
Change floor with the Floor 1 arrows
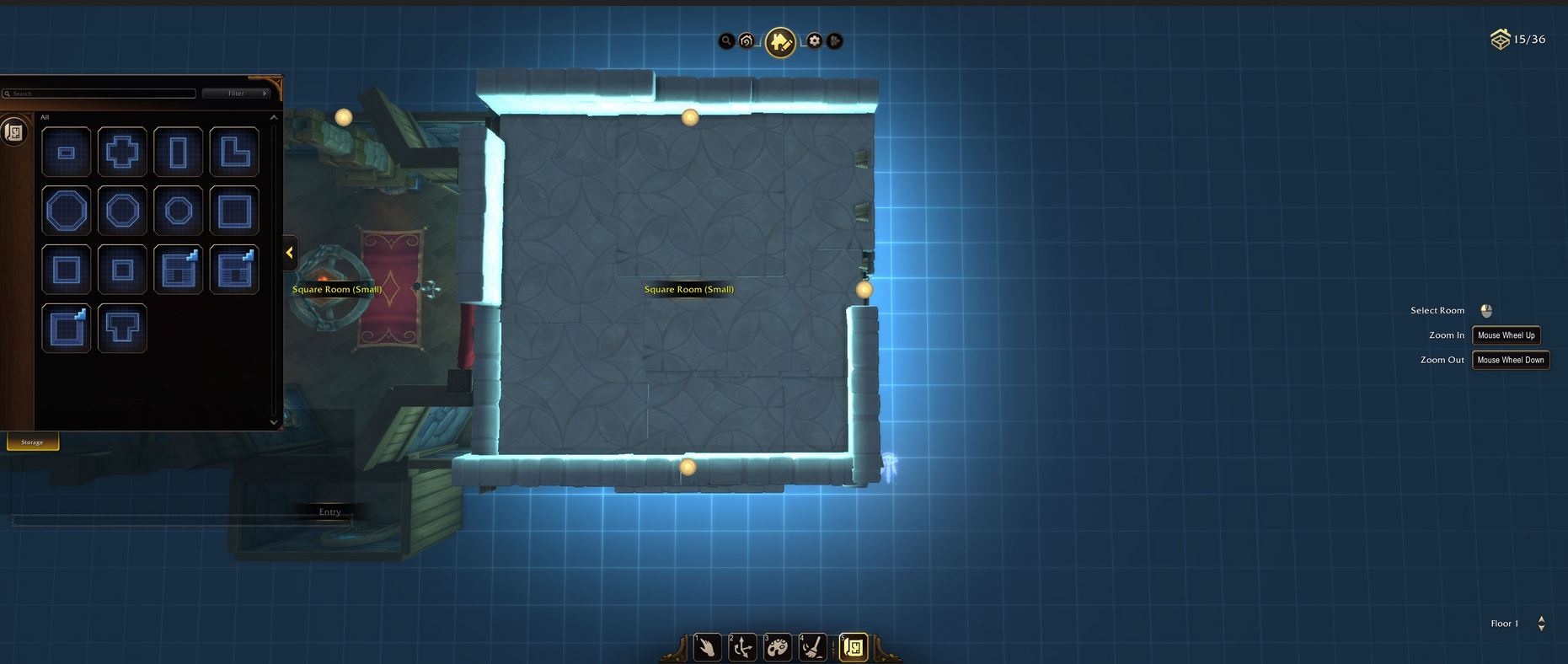coord(1541,624)
